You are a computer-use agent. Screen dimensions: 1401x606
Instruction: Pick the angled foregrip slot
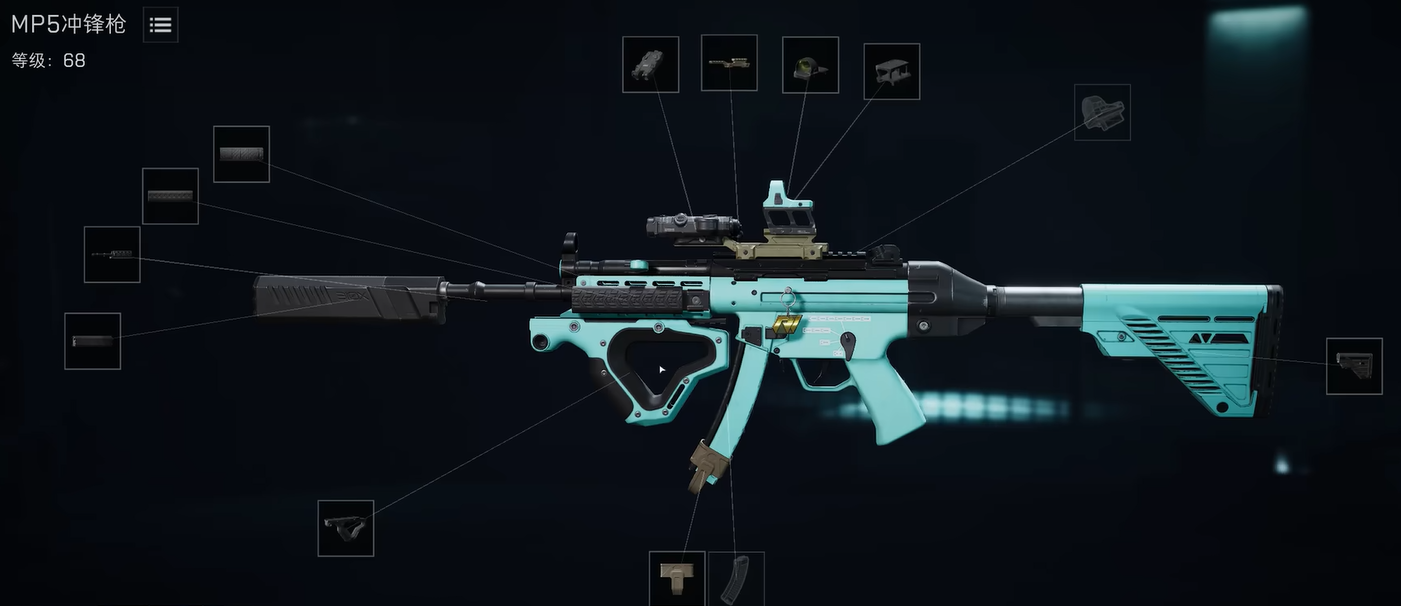[x=346, y=528]
